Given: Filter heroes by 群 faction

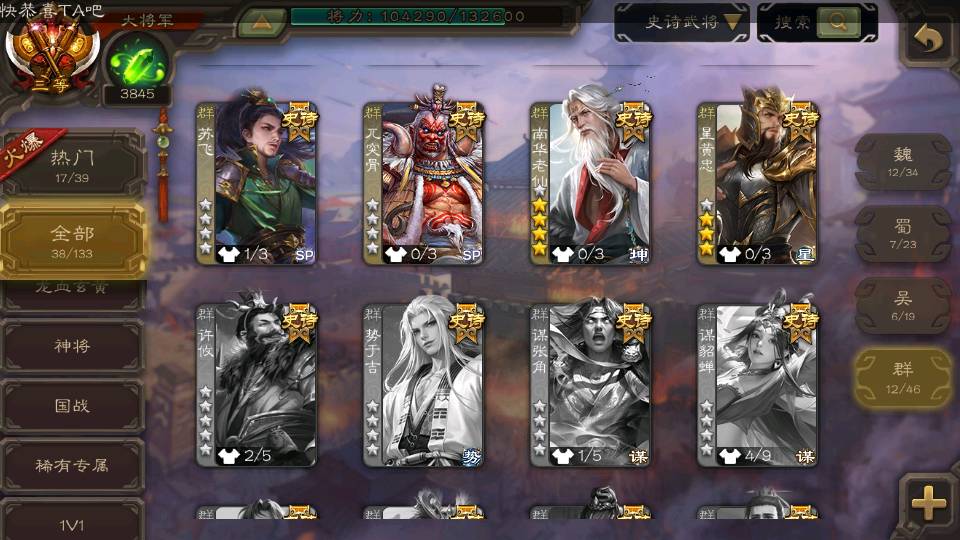Looking at the screenshot, I should coord(902,377).
